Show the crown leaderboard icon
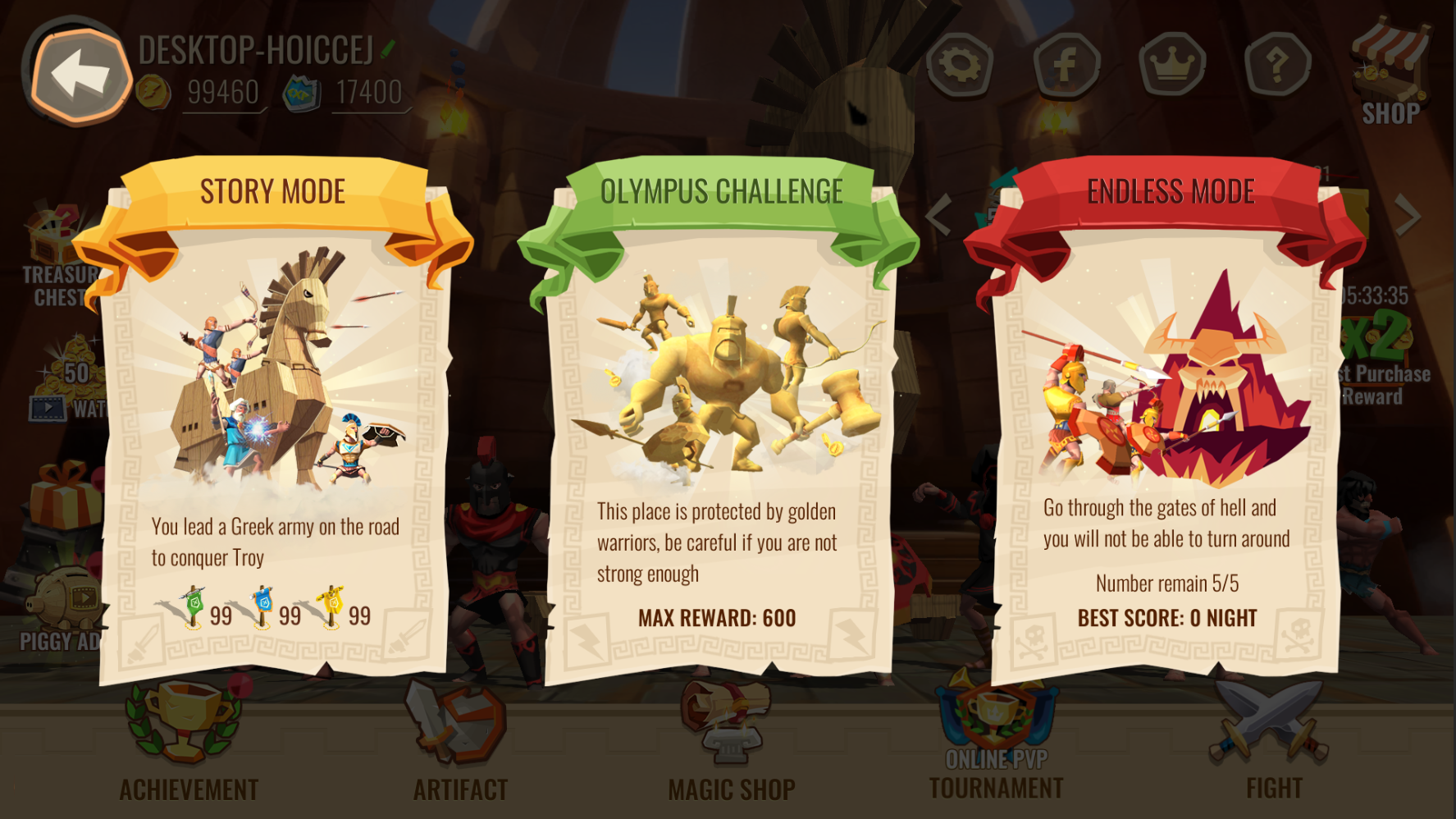 [x=1171, y=65]
